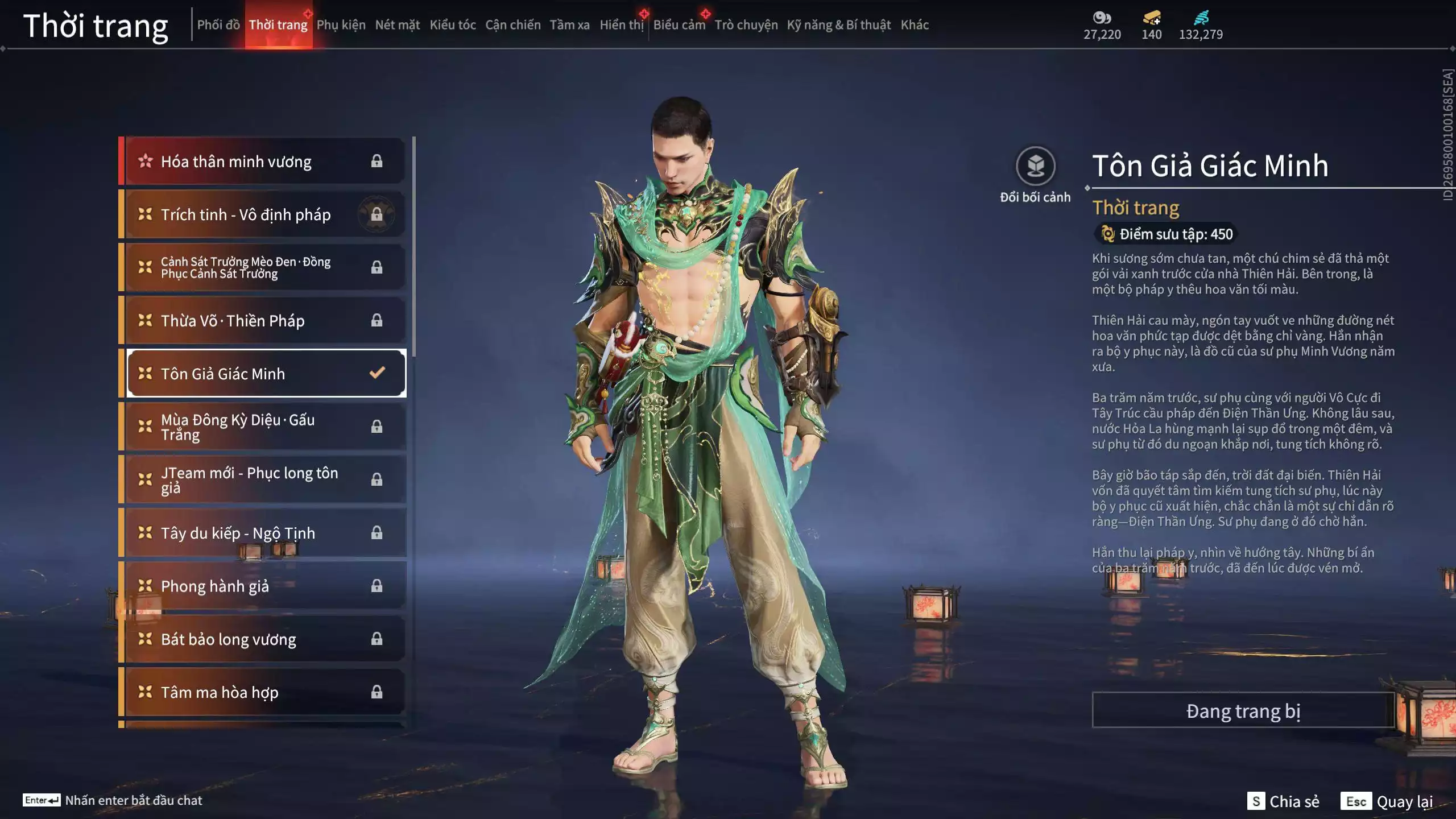Screen dimensions: 1456x819
Task: Click the lock icon on Tây du kiếp - Ngộ Tịnh
Action: point(376,533)
